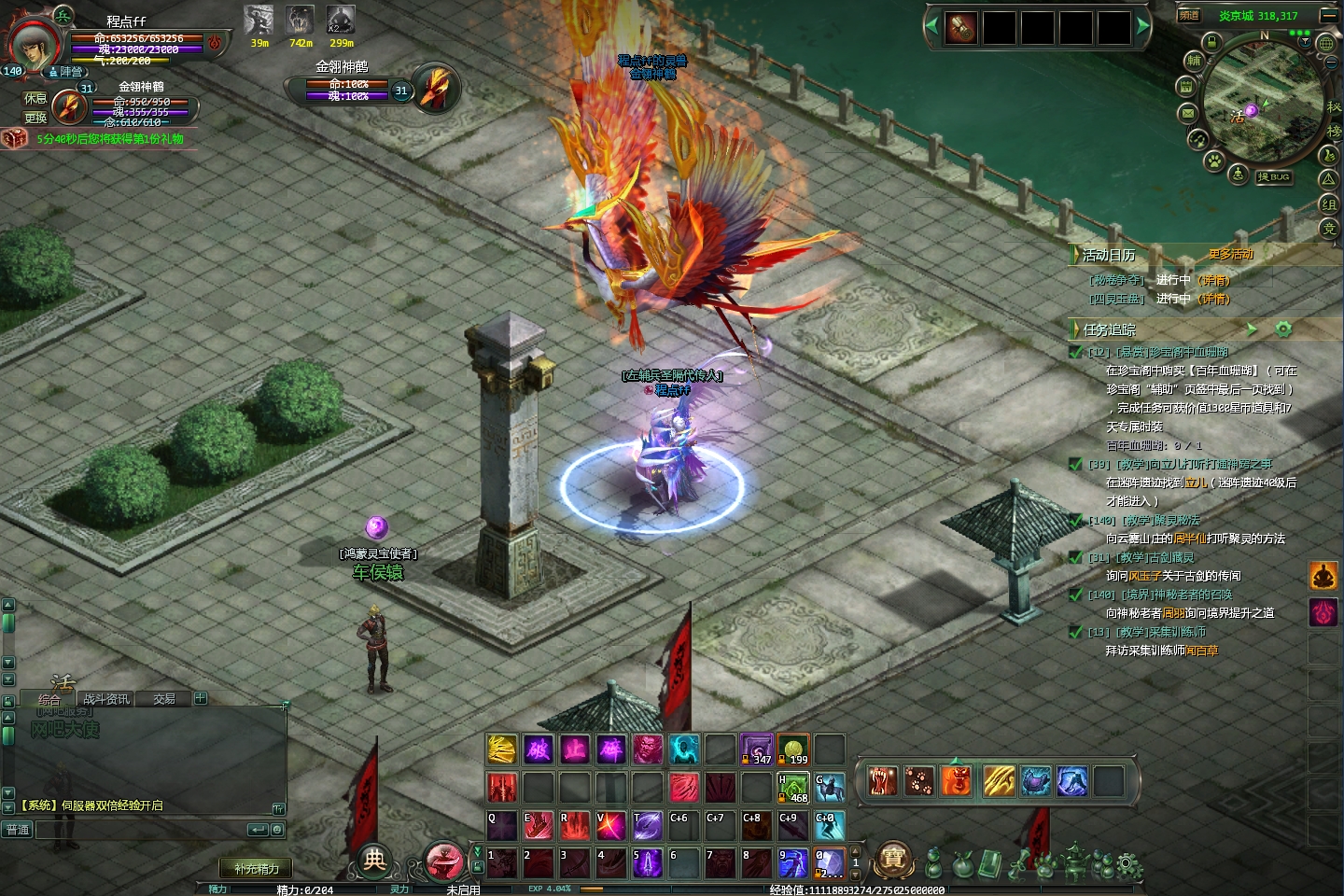
Task: Switch to the 战斗资讯 chat tab
Action: click(105, 698)
